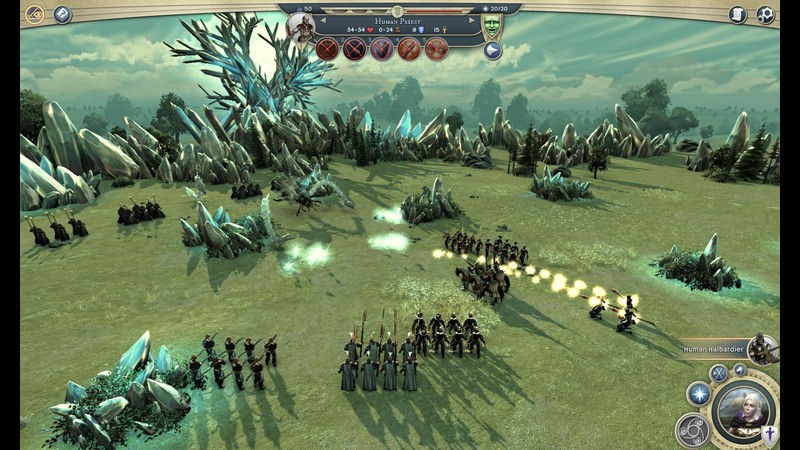Click the orange eye emblem button
Image resolution: width=800 pixels, height=450 pixels.
click(x=33, y=14)
